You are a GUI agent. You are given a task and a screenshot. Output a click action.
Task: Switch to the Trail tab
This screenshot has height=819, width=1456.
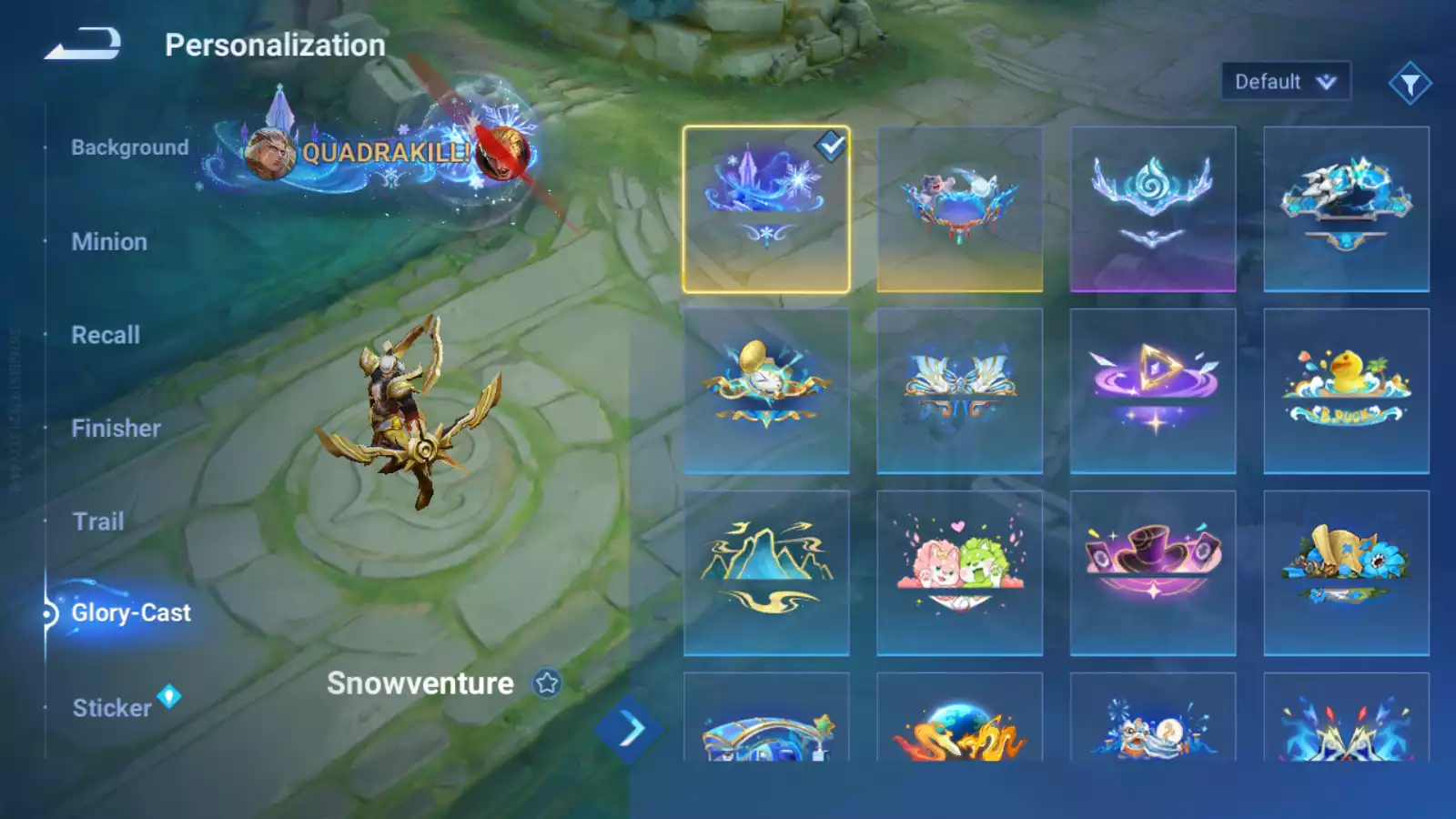[x=98, y=521]
